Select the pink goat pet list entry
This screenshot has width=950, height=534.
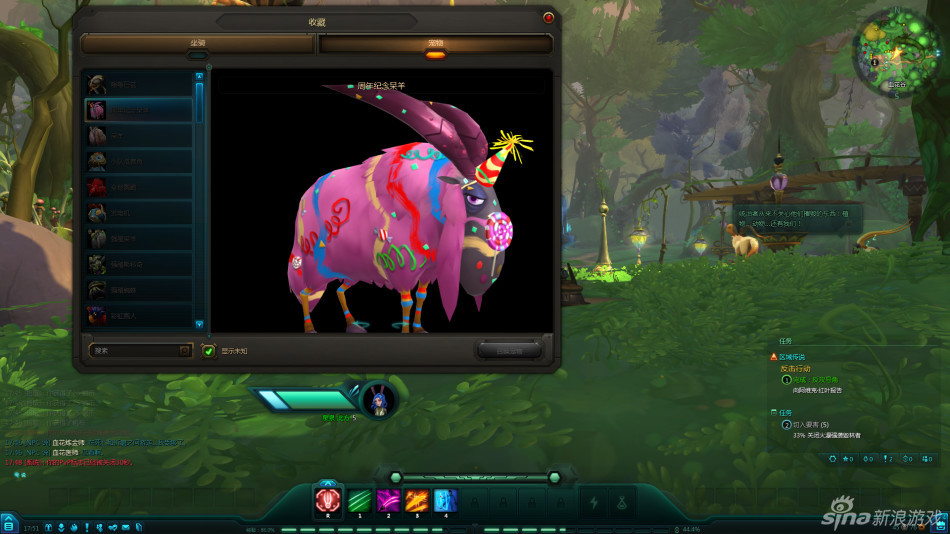tap(138, 109)
